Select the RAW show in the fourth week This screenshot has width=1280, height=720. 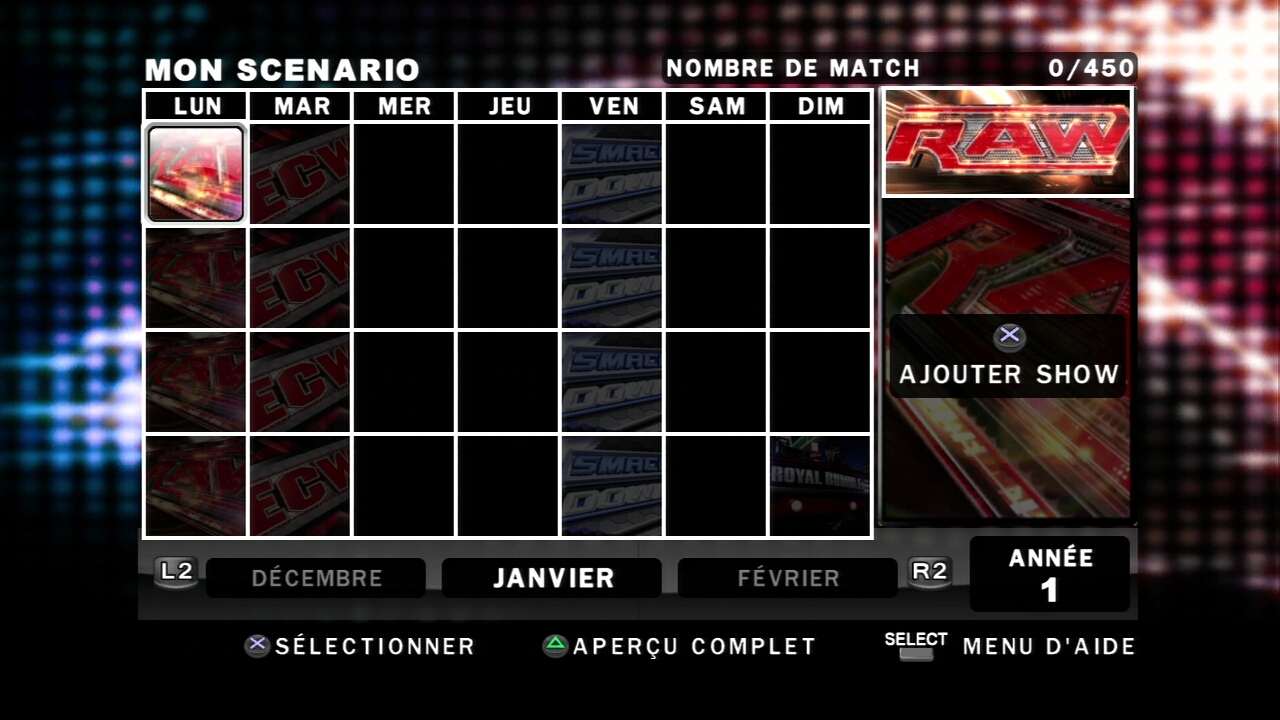196,486
